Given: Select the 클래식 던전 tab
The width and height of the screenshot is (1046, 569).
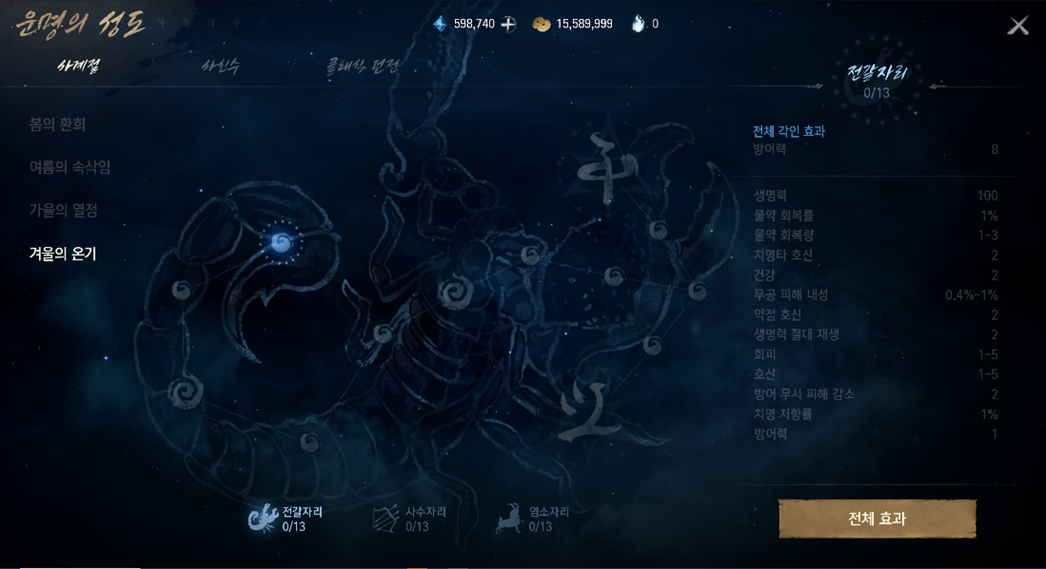Looking at the screenshot, I should tap(362, 66).
